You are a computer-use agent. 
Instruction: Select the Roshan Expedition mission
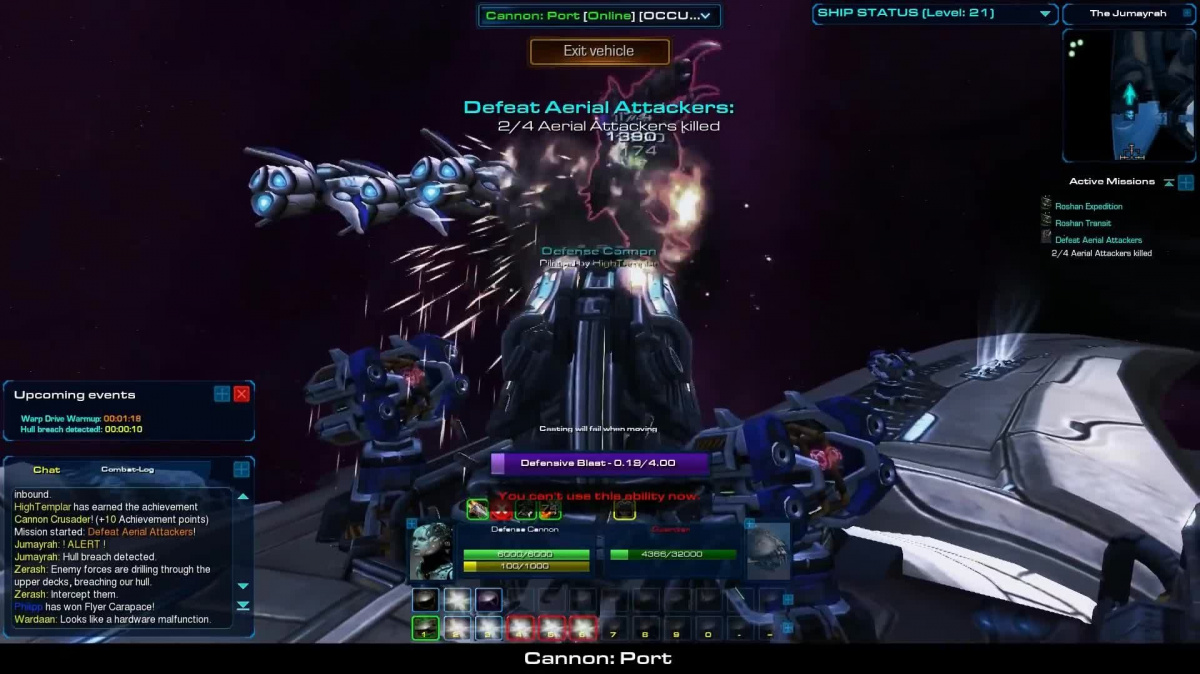(x=1088, y=206)
